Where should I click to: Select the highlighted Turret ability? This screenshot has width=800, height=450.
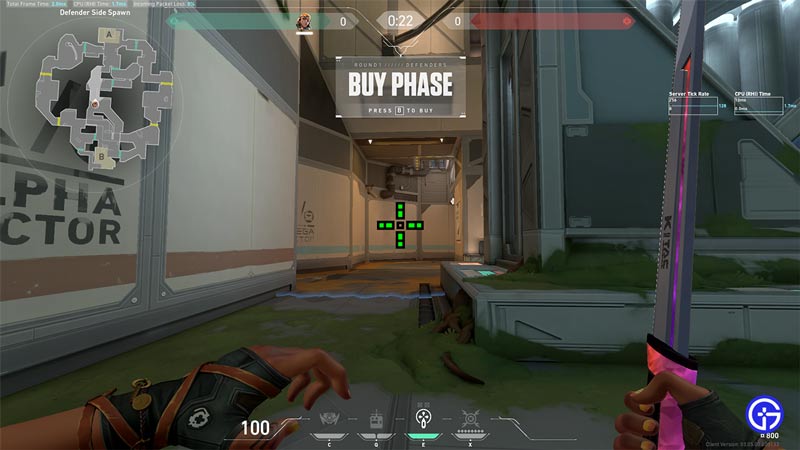422,420
